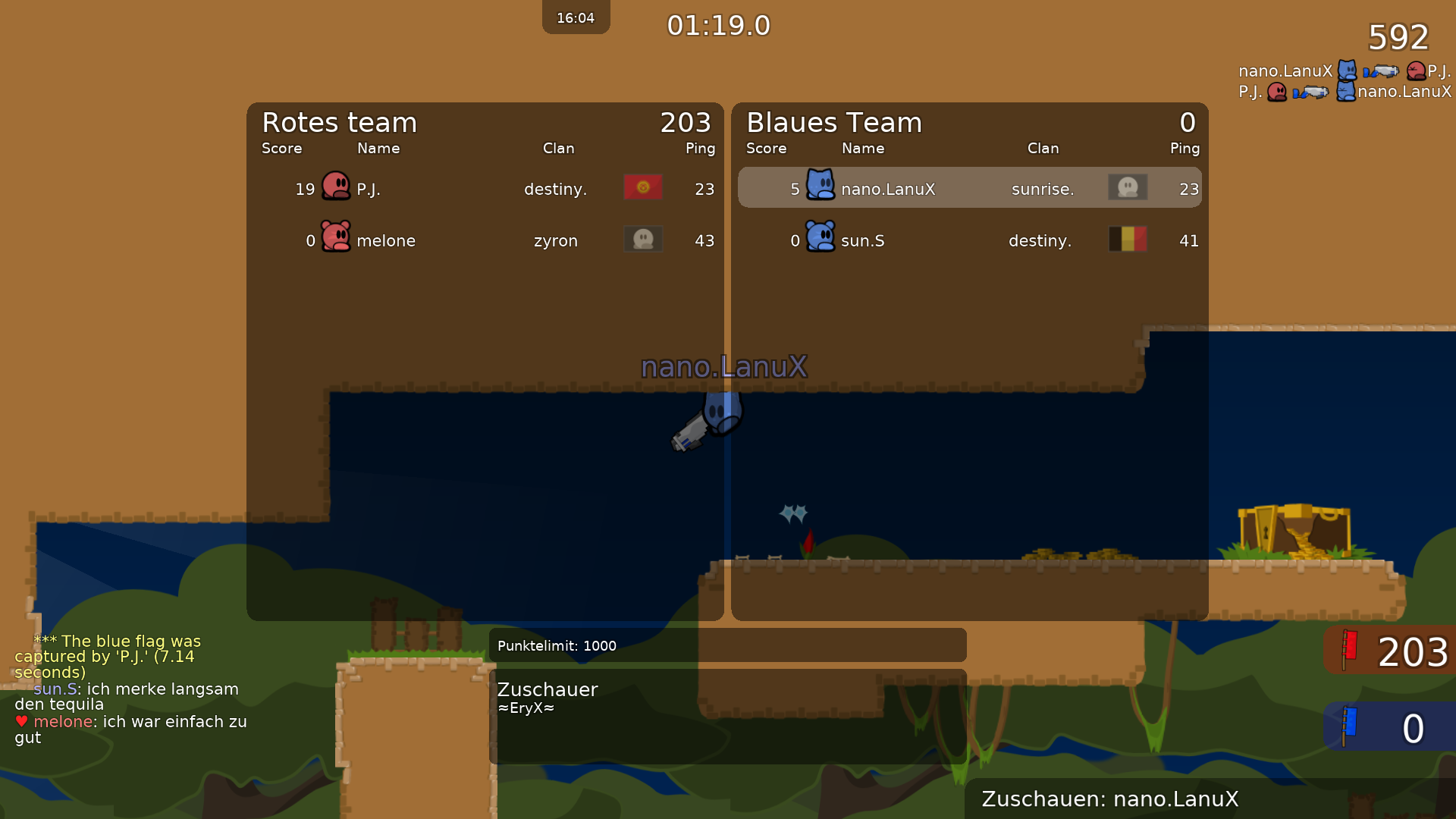Select the Kyrgyzstan flag next to P.J.
Screen dimensions: 1456x819
pos(642,187)
